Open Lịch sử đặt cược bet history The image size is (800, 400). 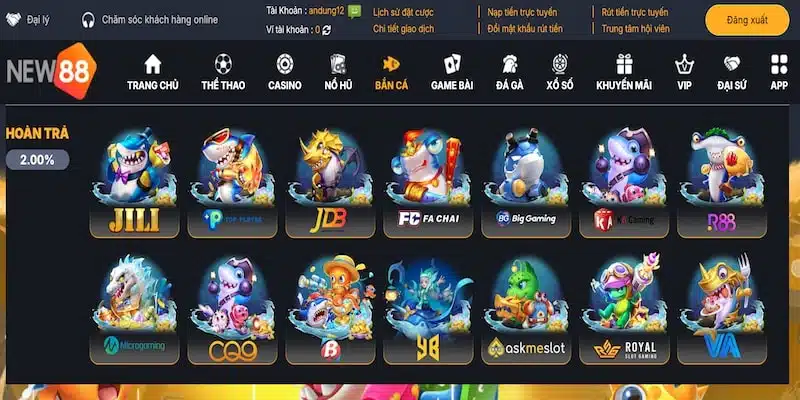click(405, 12)
